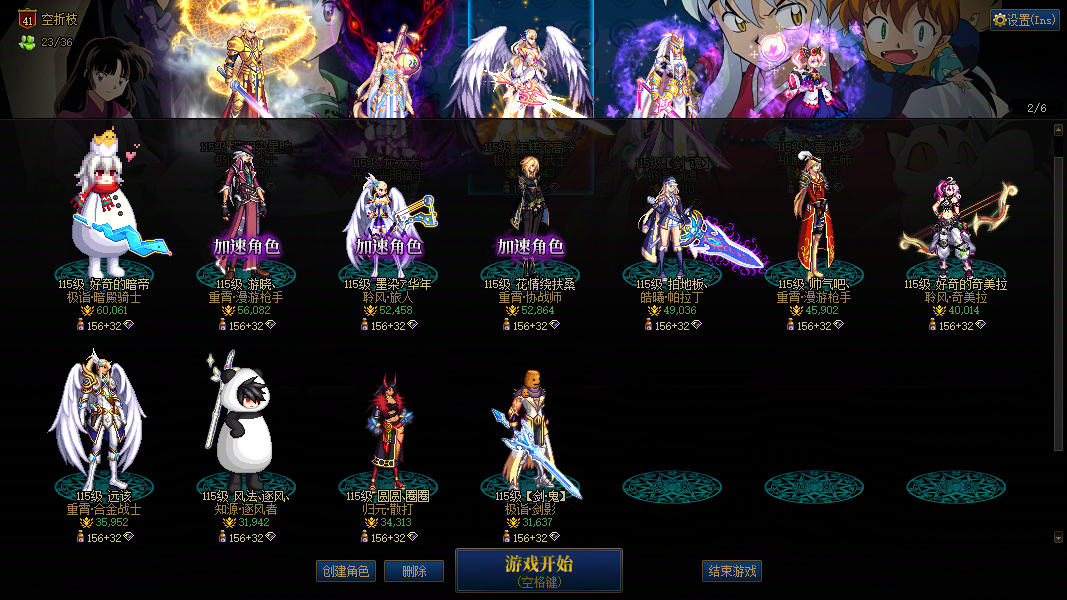The image size is (1067, 600).
Task: Delete the character with 删除
Action: (x=414, y=571)
